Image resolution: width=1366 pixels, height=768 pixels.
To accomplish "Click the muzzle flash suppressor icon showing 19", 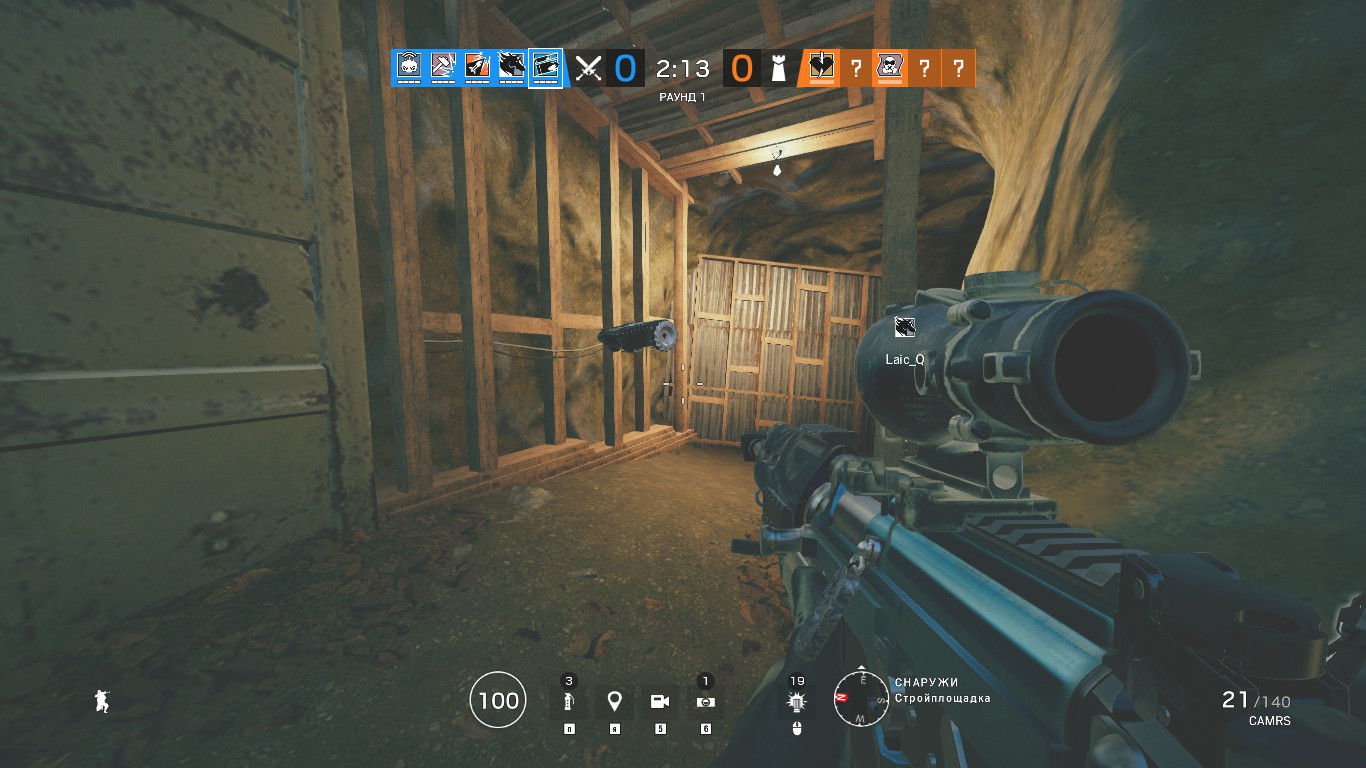I will (797, 701).
